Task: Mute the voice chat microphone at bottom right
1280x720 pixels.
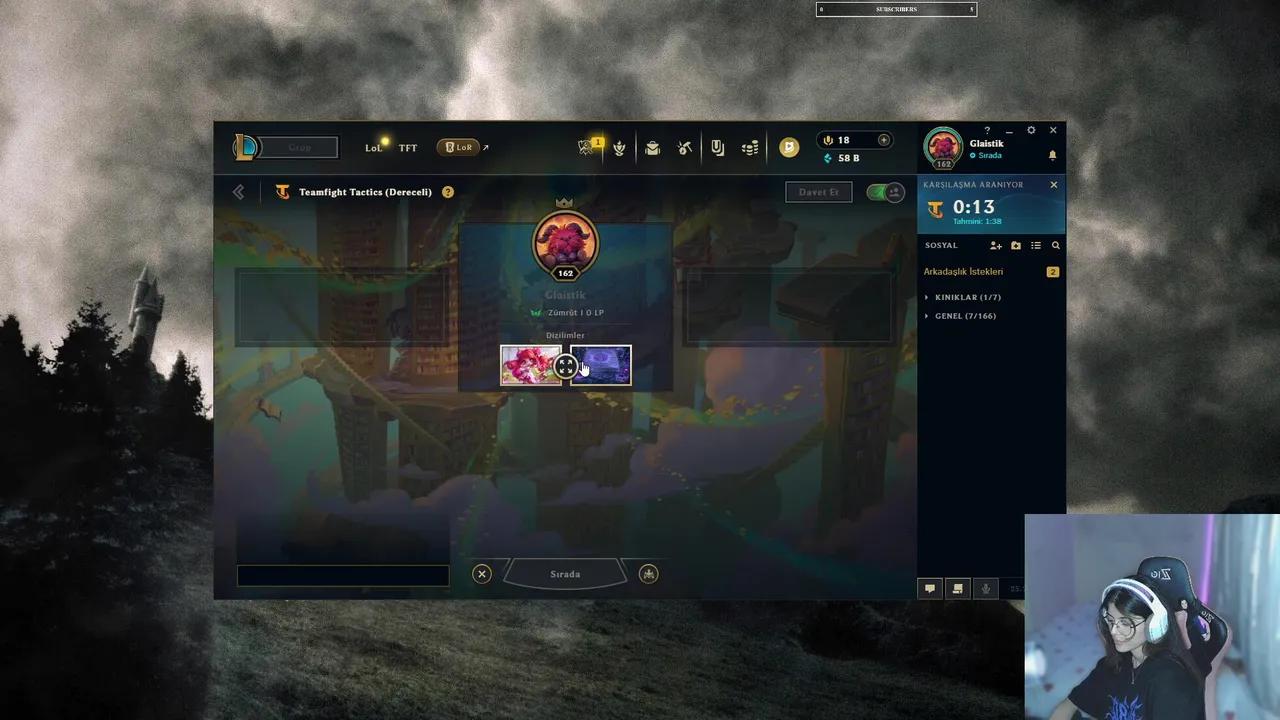Action: coord(985,588)
